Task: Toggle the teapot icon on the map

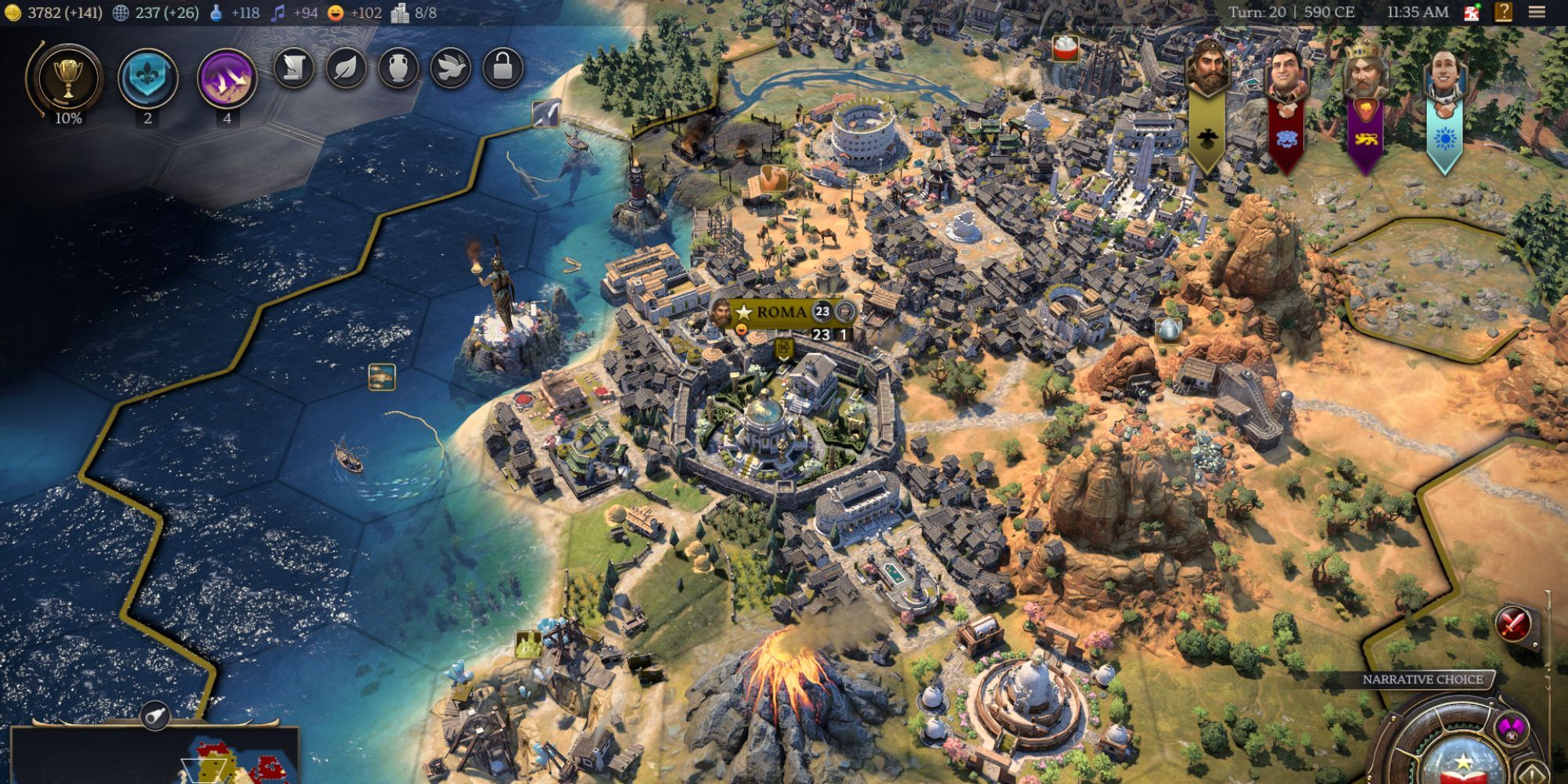Action: point(1167,332)
